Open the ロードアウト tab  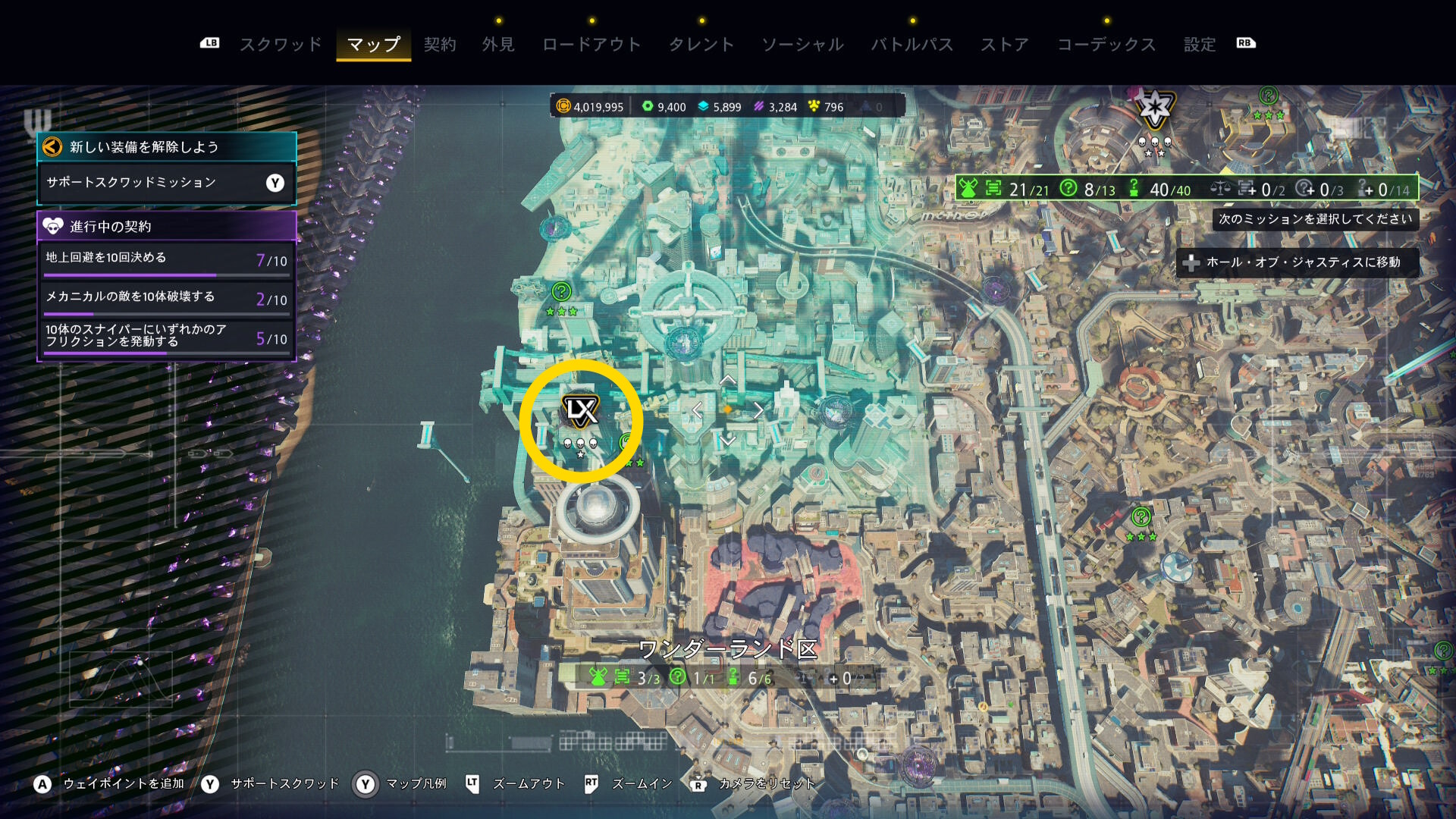point(591,45)
